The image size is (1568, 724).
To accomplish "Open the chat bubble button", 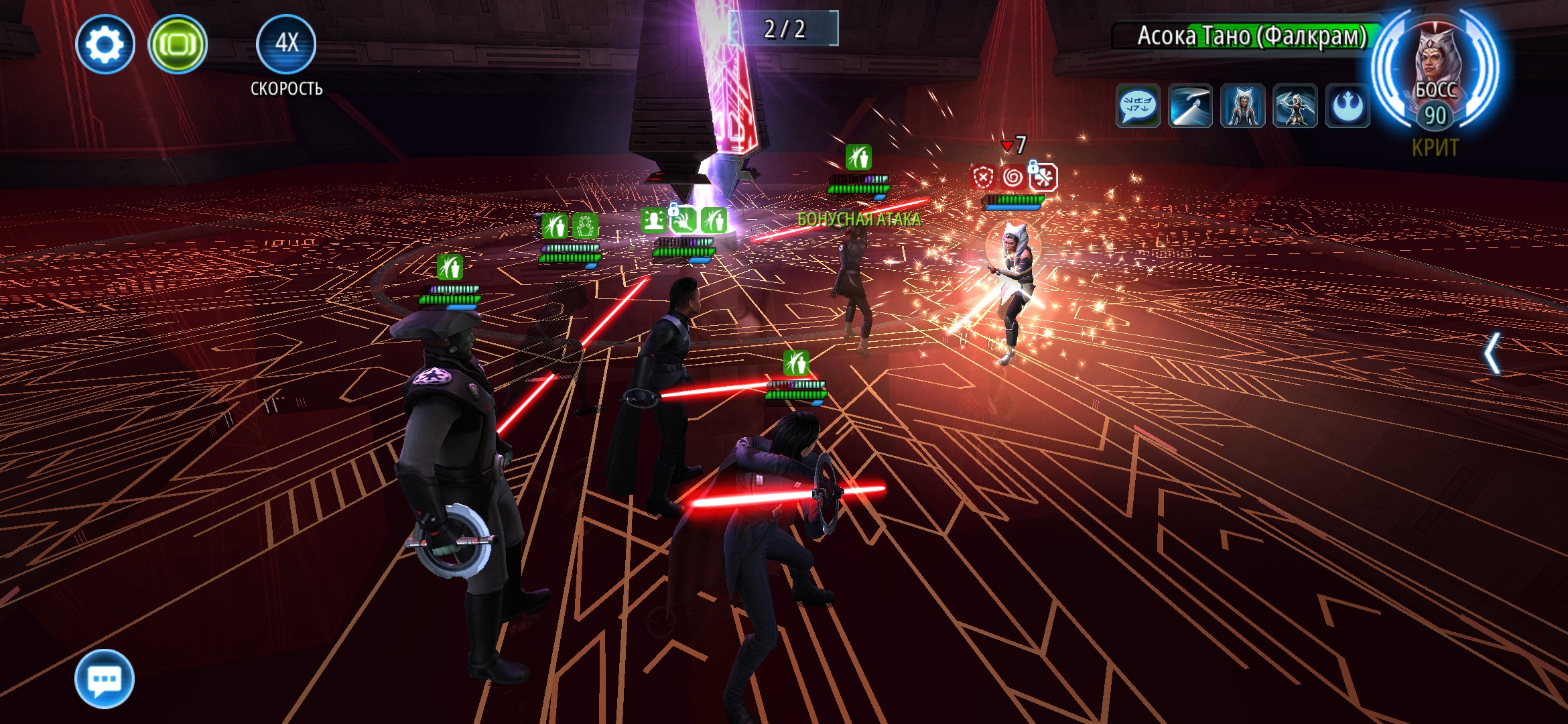I will [105, 679].
